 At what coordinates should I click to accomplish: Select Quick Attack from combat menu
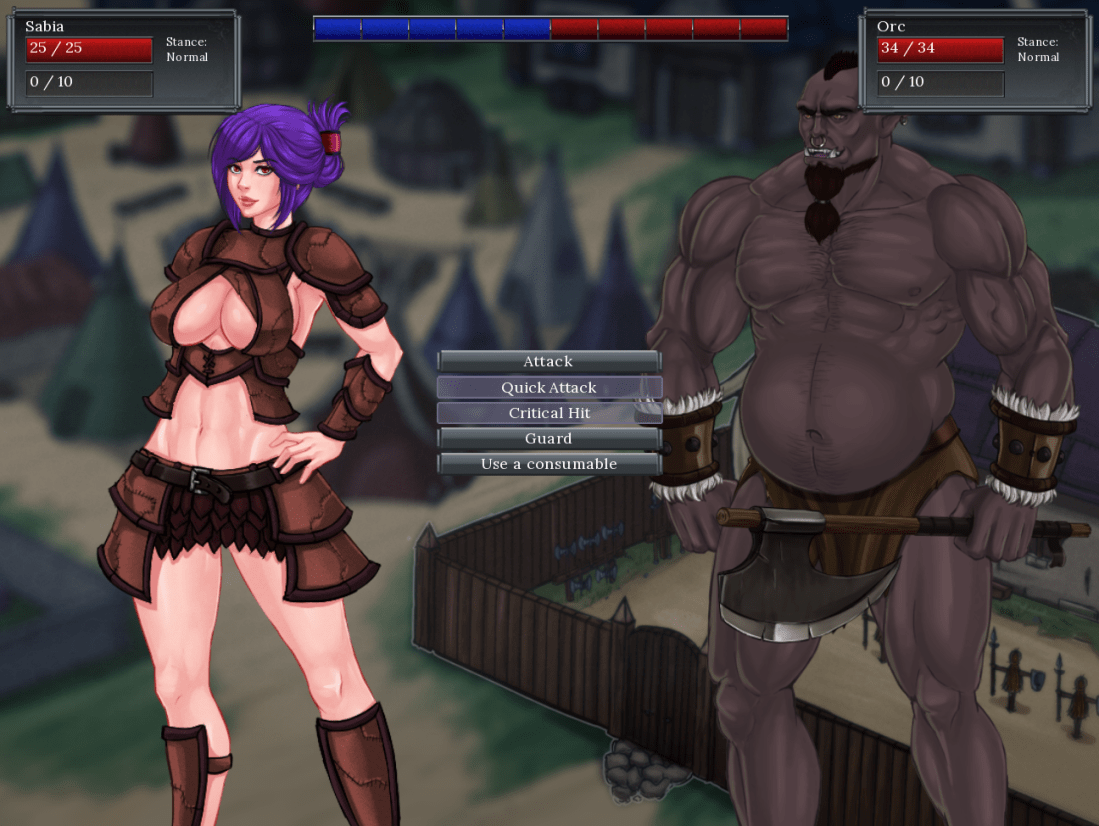(x=548, y=387)
